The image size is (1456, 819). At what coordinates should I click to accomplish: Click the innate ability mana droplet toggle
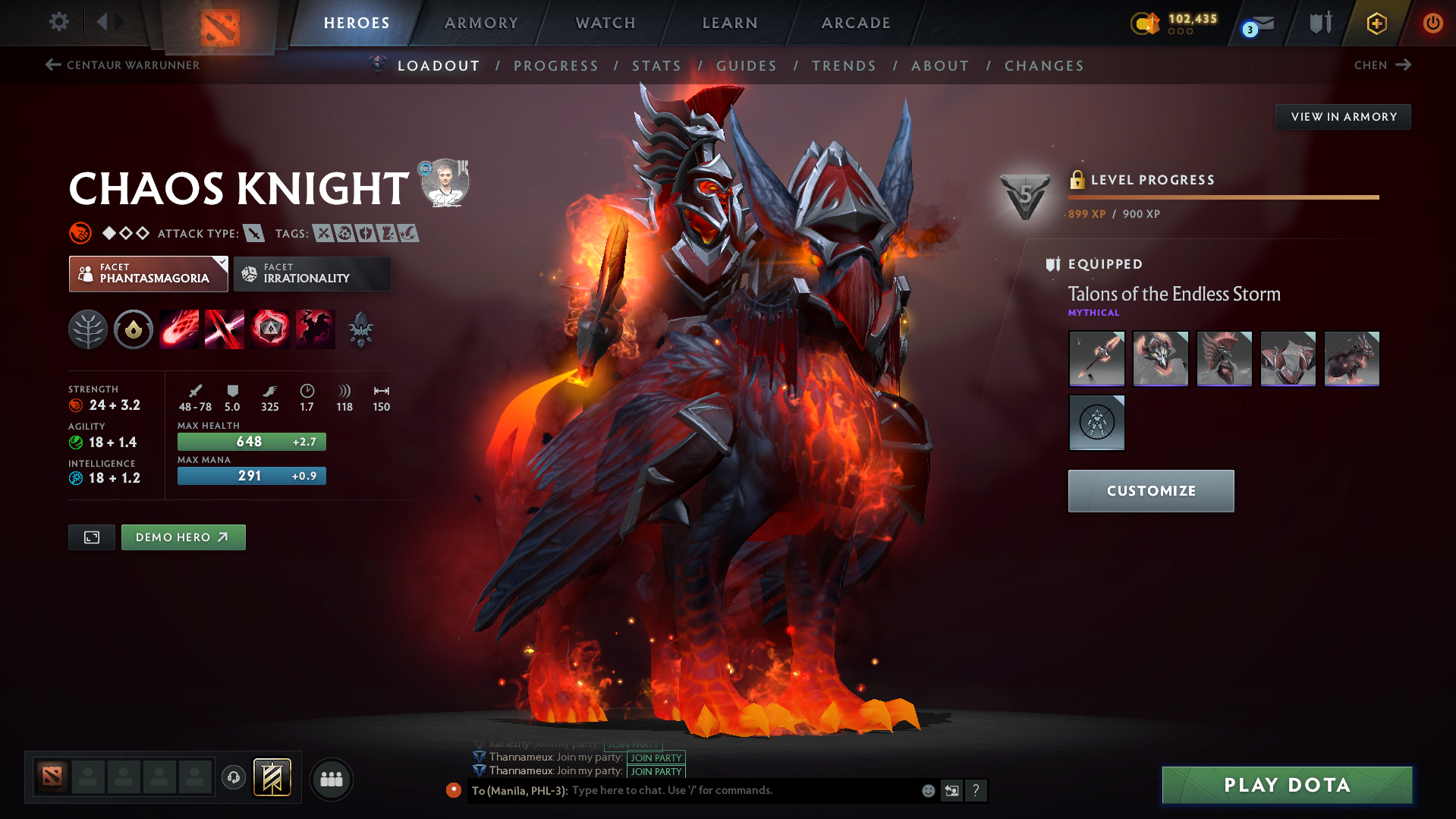[x=133, y=329]
